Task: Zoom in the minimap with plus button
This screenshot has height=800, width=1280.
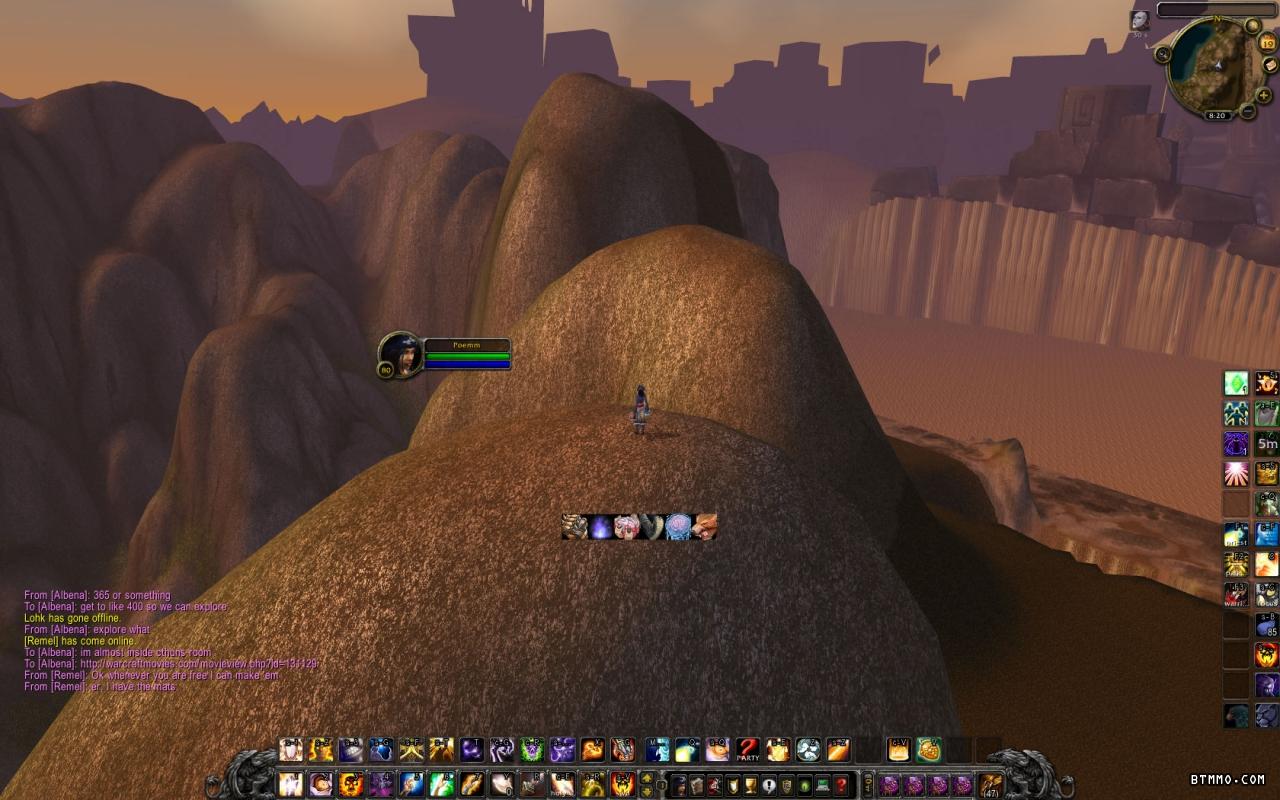Action: tap(1264, 95)
